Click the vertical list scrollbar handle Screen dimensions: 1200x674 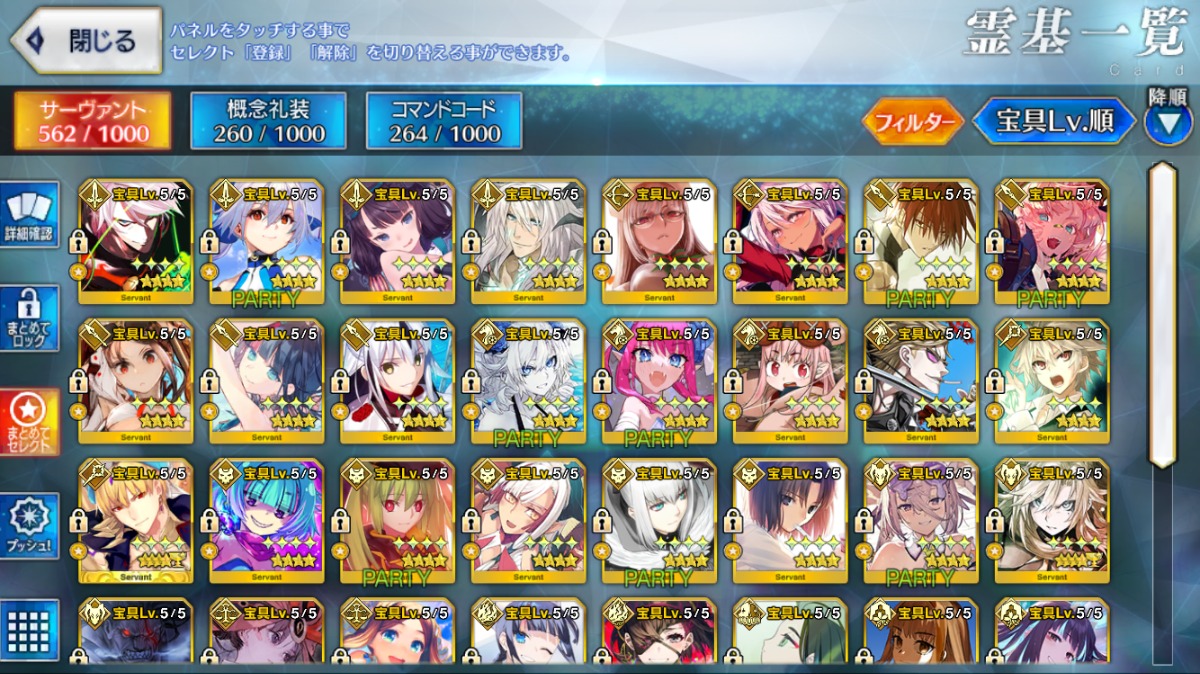[1161, 315]
